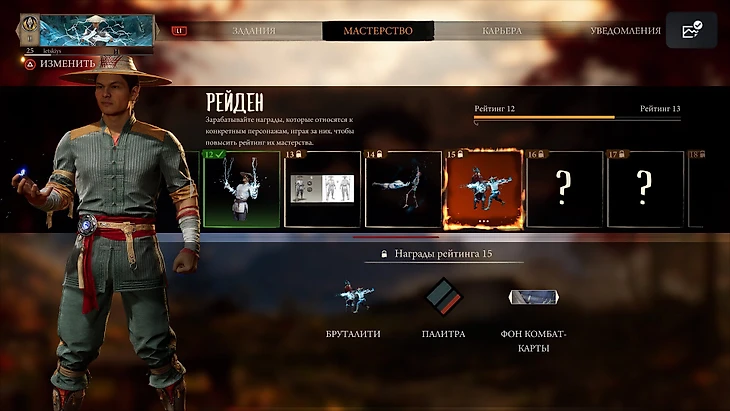Select highlighted rank 15 reward tile

coord(483,188)
